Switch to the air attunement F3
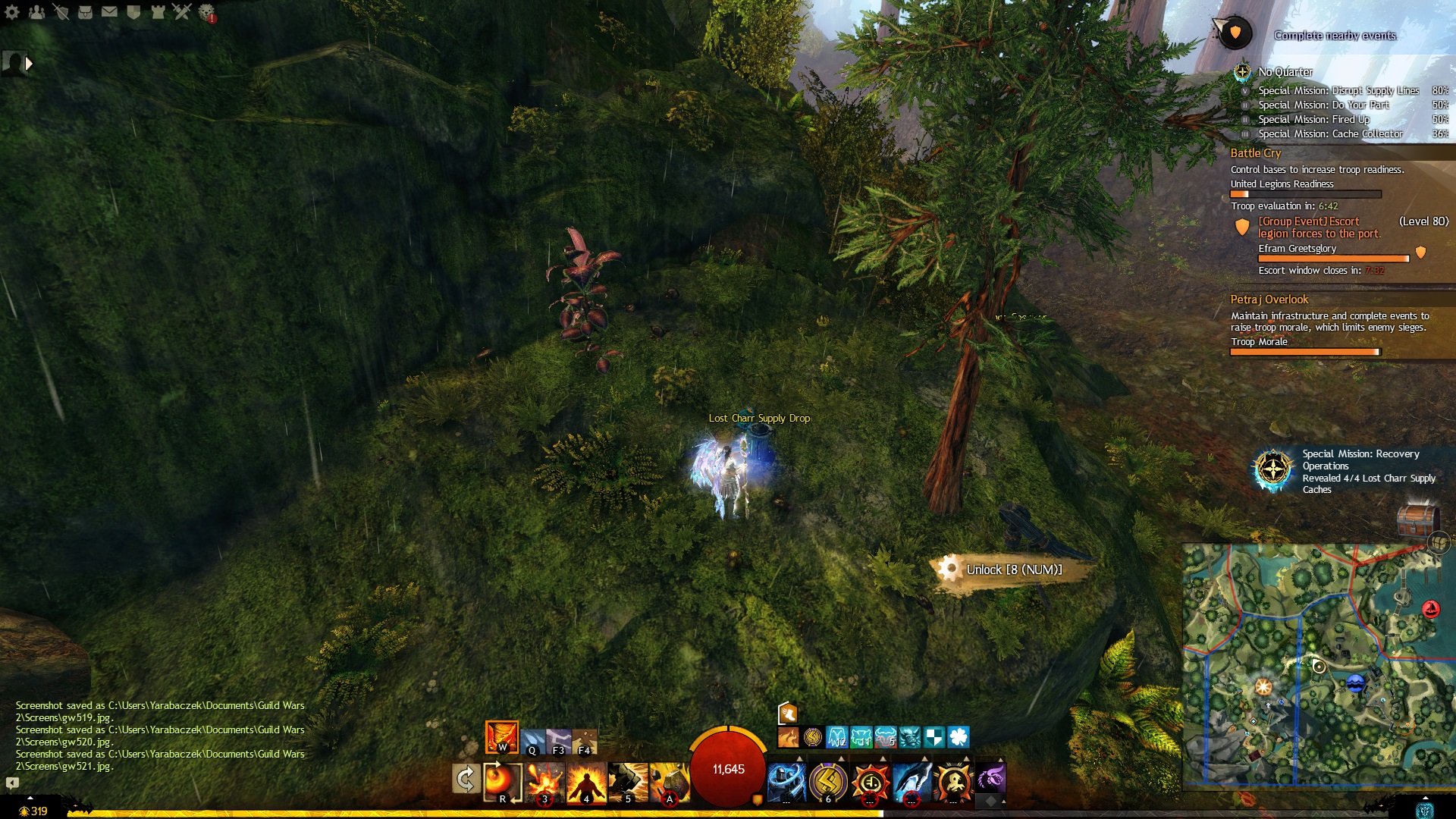The image size is (1456, 819). (x=558, y=741)
